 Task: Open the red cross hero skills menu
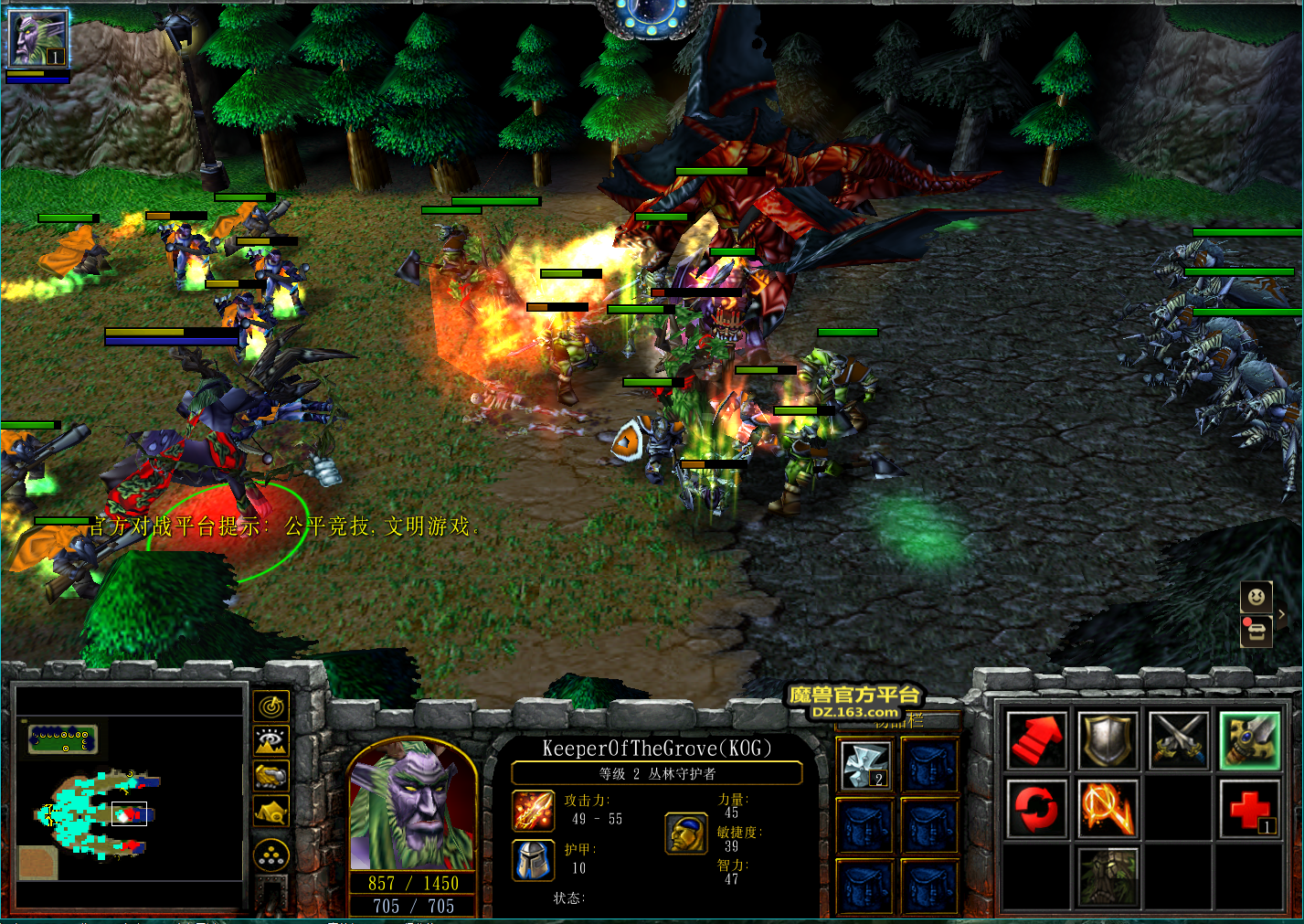(x=1250, y=810)
